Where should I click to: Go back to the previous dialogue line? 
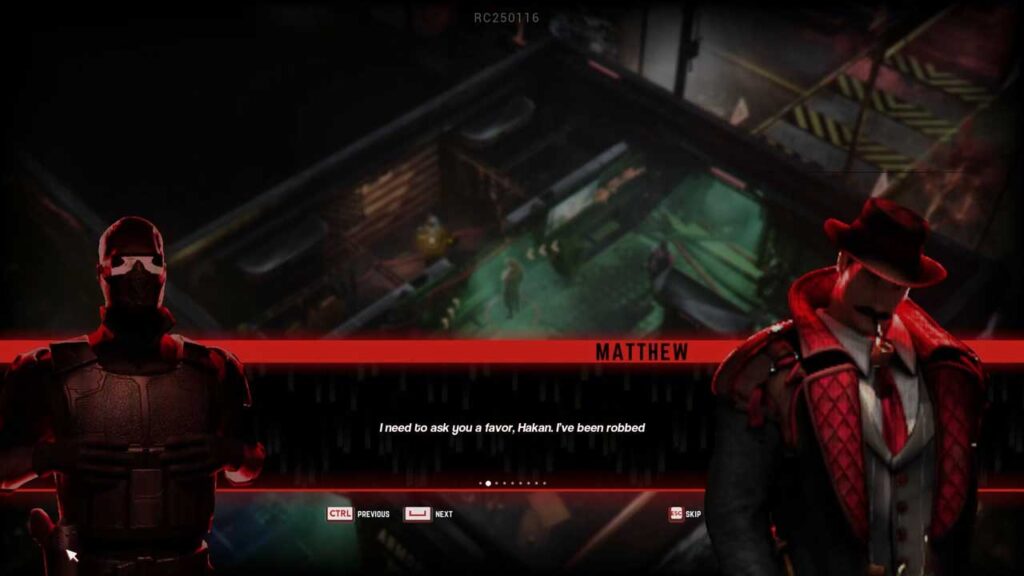tap(358, 514)
